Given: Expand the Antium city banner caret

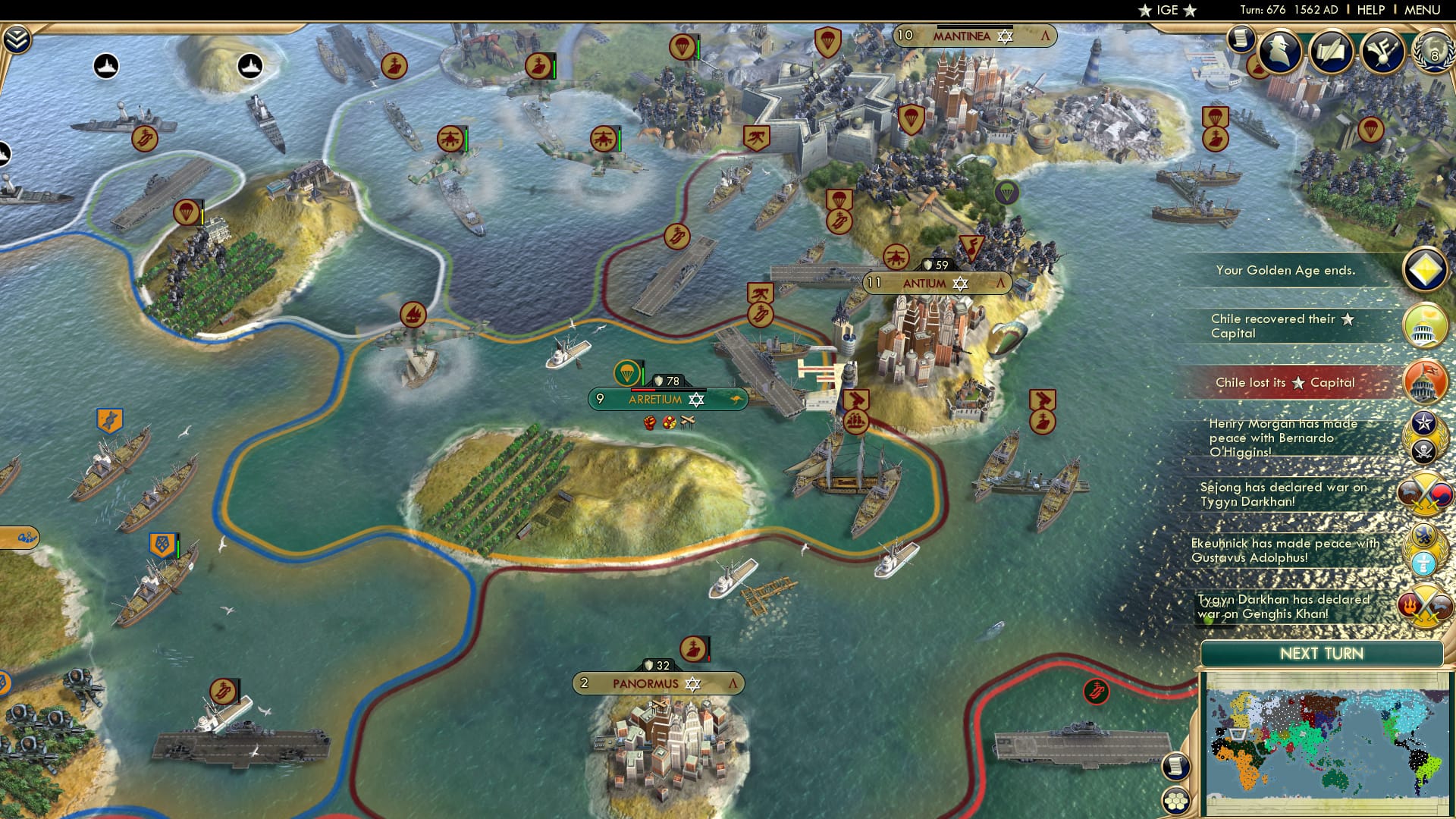Looking at the screenshot, I should tap(1001, 281).
